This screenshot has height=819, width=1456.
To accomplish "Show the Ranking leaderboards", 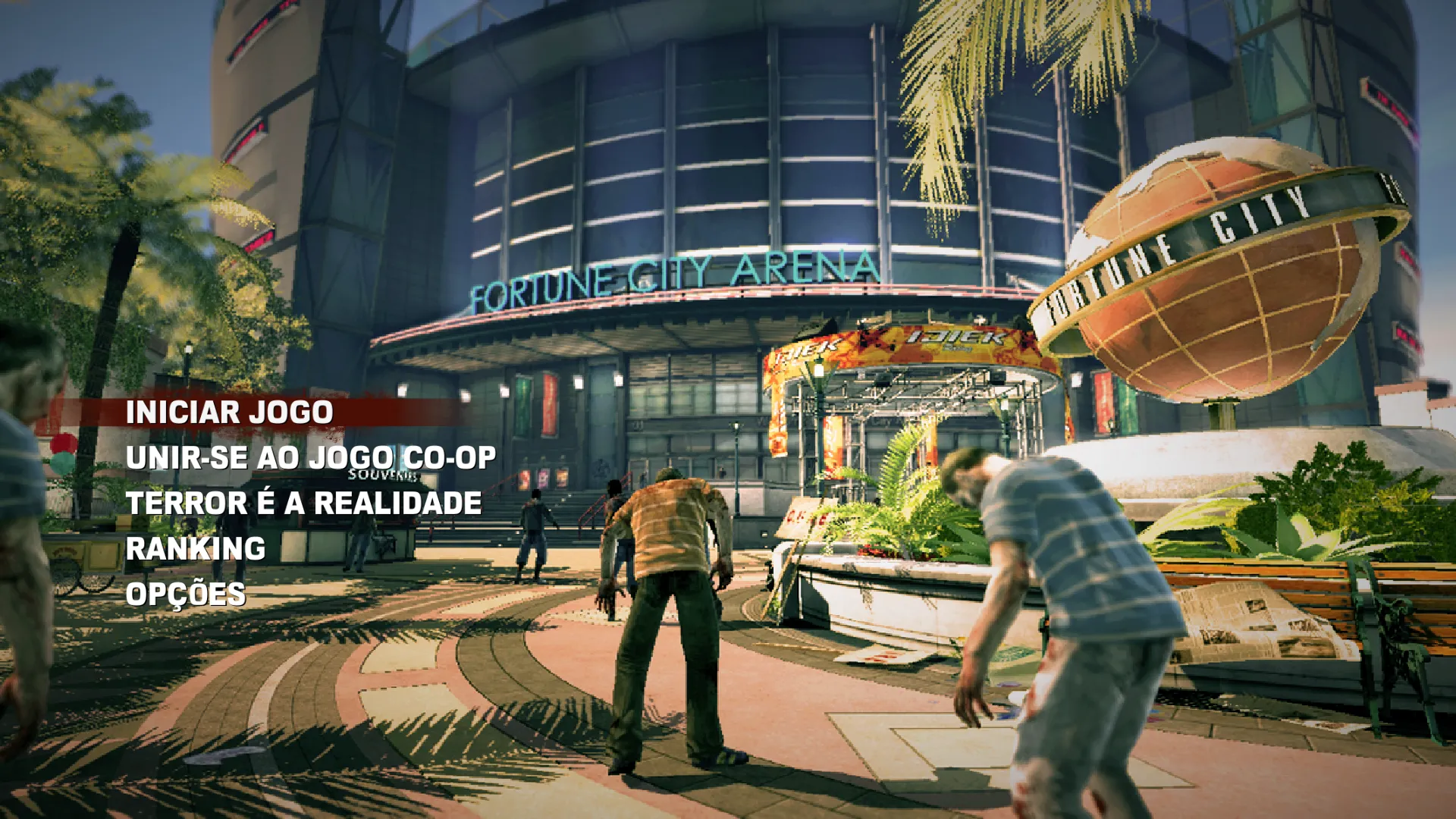I will click(196, 549).
